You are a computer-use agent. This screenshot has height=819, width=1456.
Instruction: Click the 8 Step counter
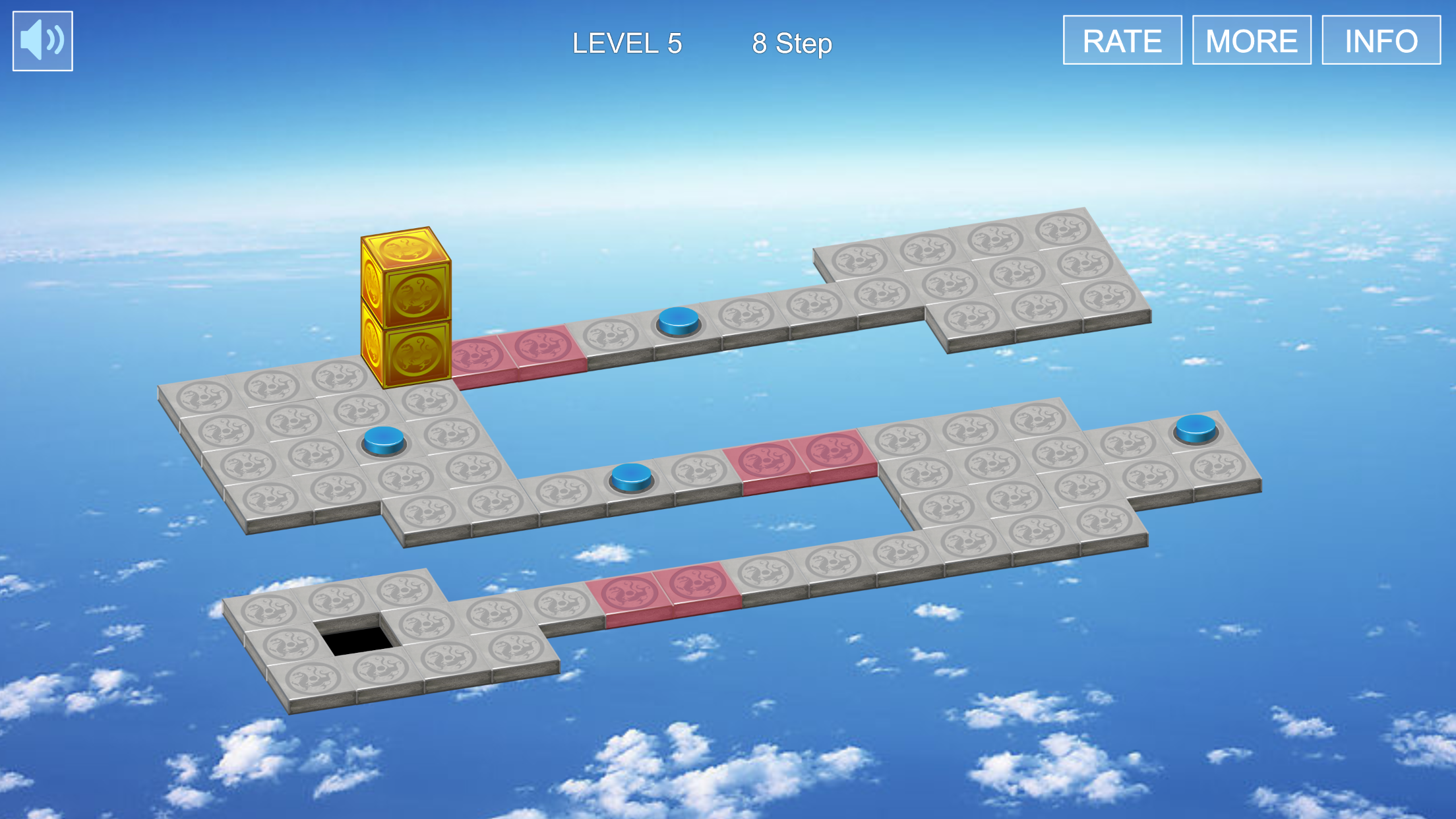(x=793, y=43)
